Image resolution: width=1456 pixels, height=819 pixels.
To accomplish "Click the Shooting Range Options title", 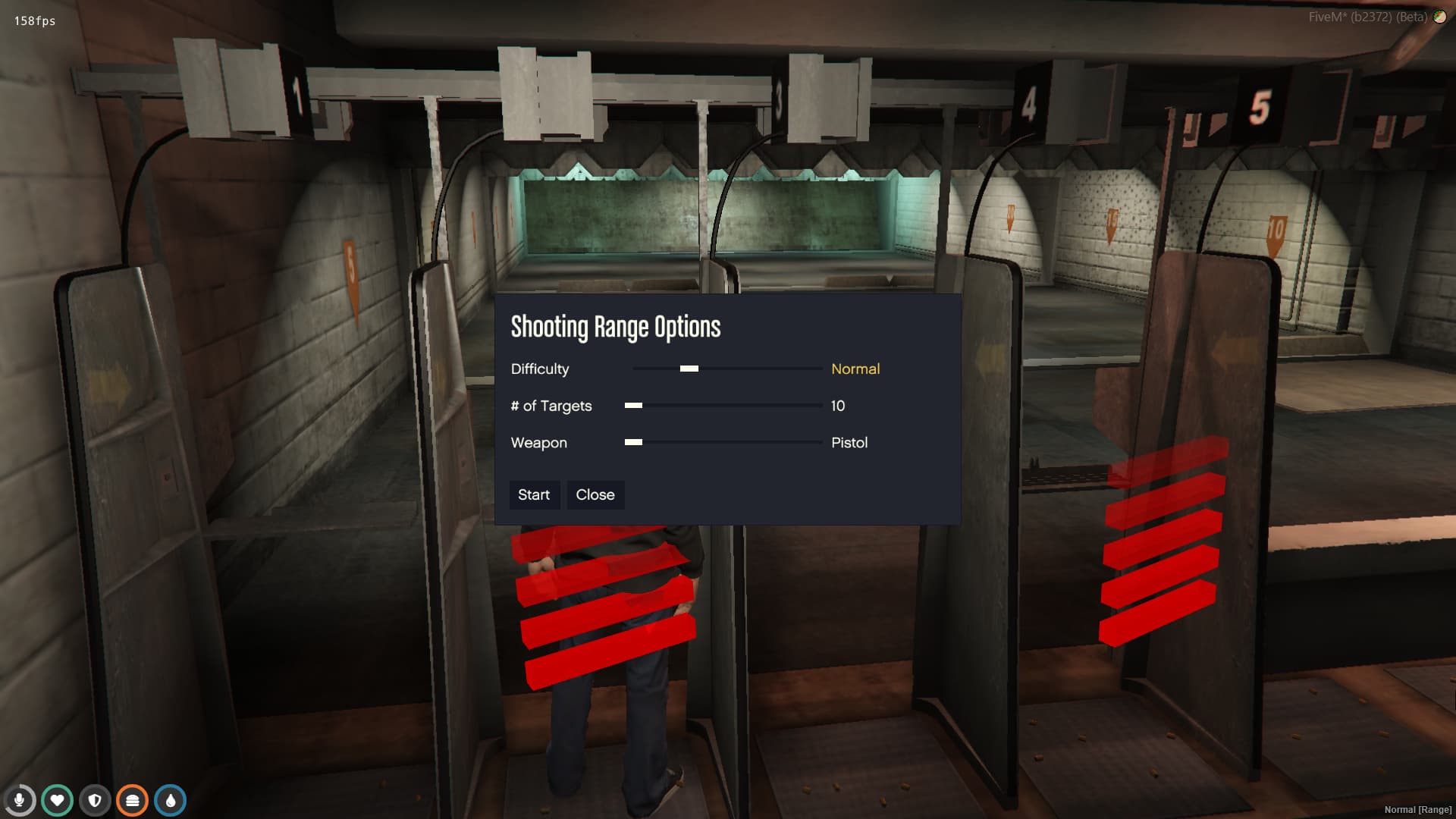I will (616, 326).
